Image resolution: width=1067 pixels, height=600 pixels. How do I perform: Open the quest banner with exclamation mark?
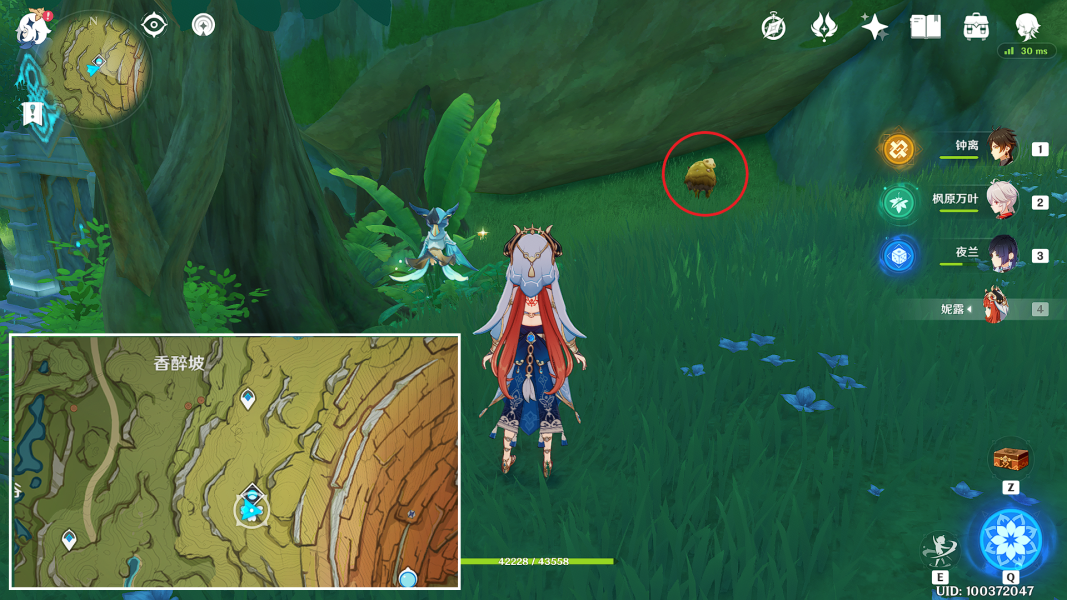[32, 113]
